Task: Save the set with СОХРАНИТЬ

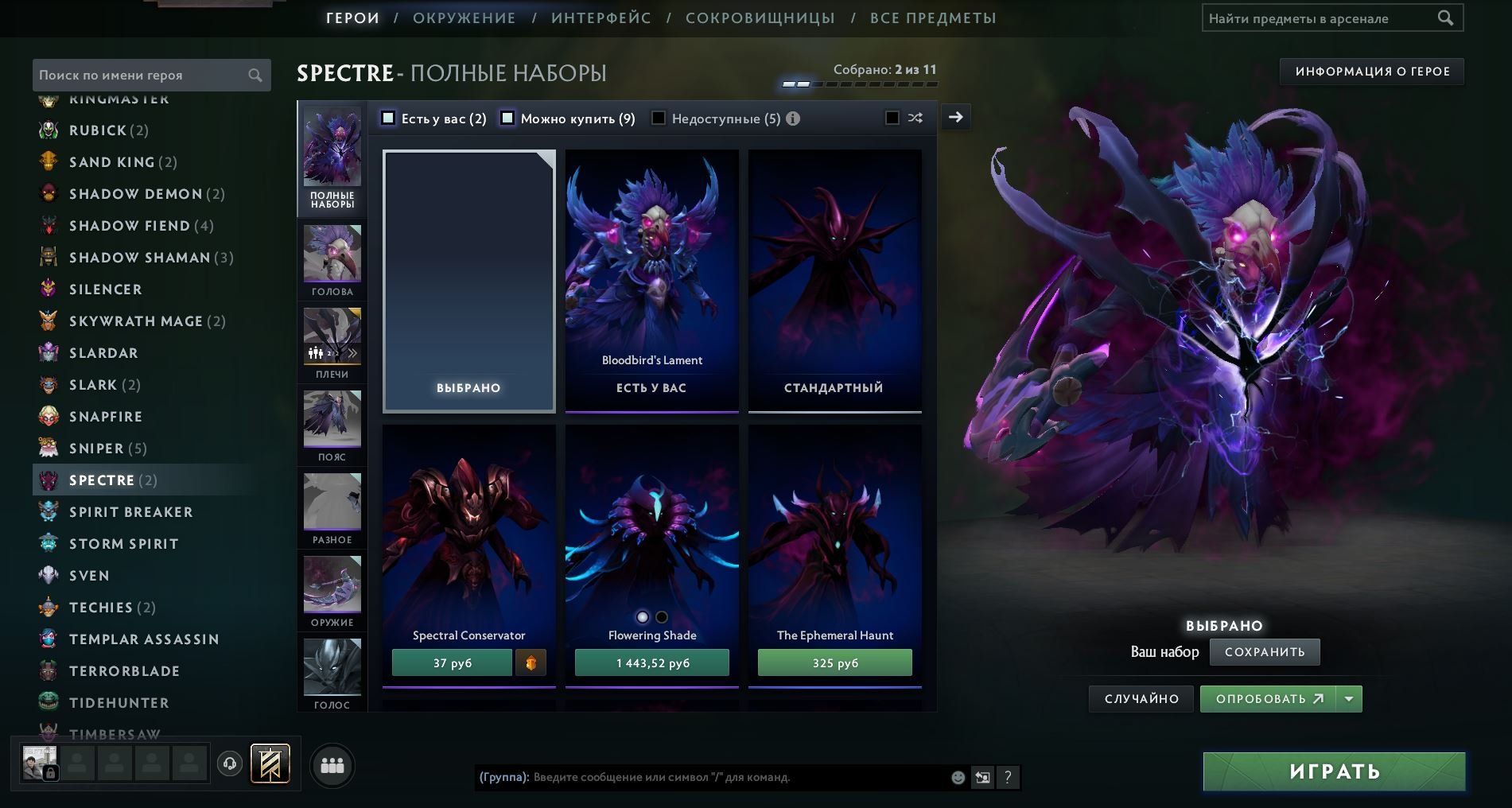Action: 1264,652
